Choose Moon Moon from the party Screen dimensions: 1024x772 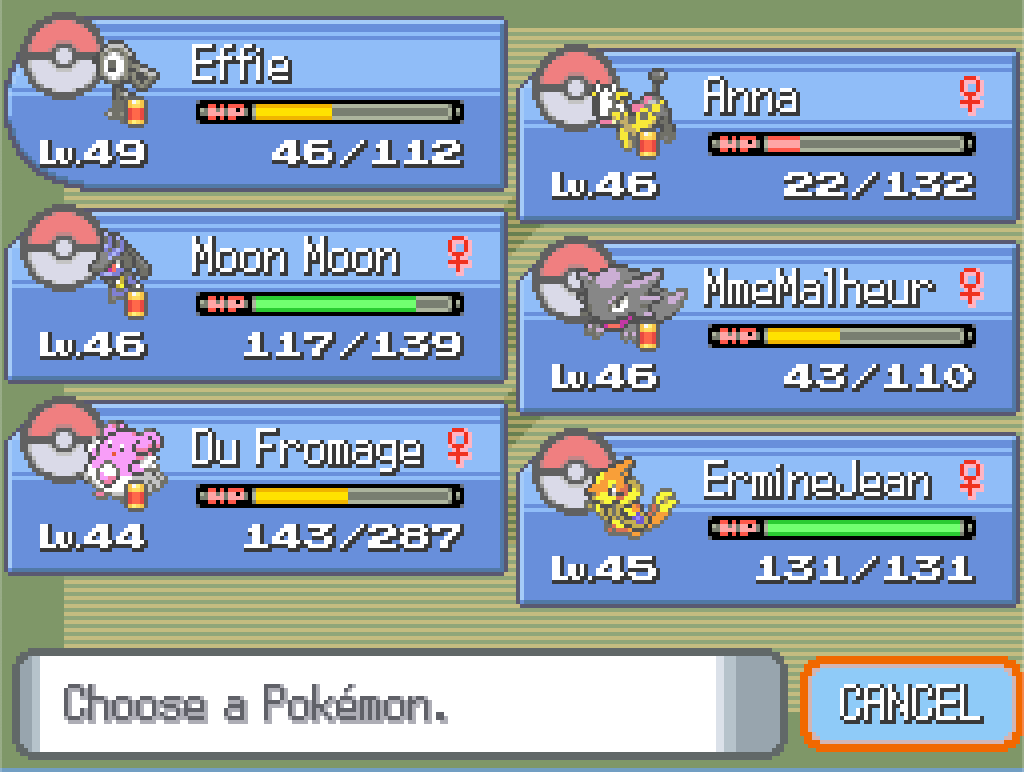tap(256, 297)
